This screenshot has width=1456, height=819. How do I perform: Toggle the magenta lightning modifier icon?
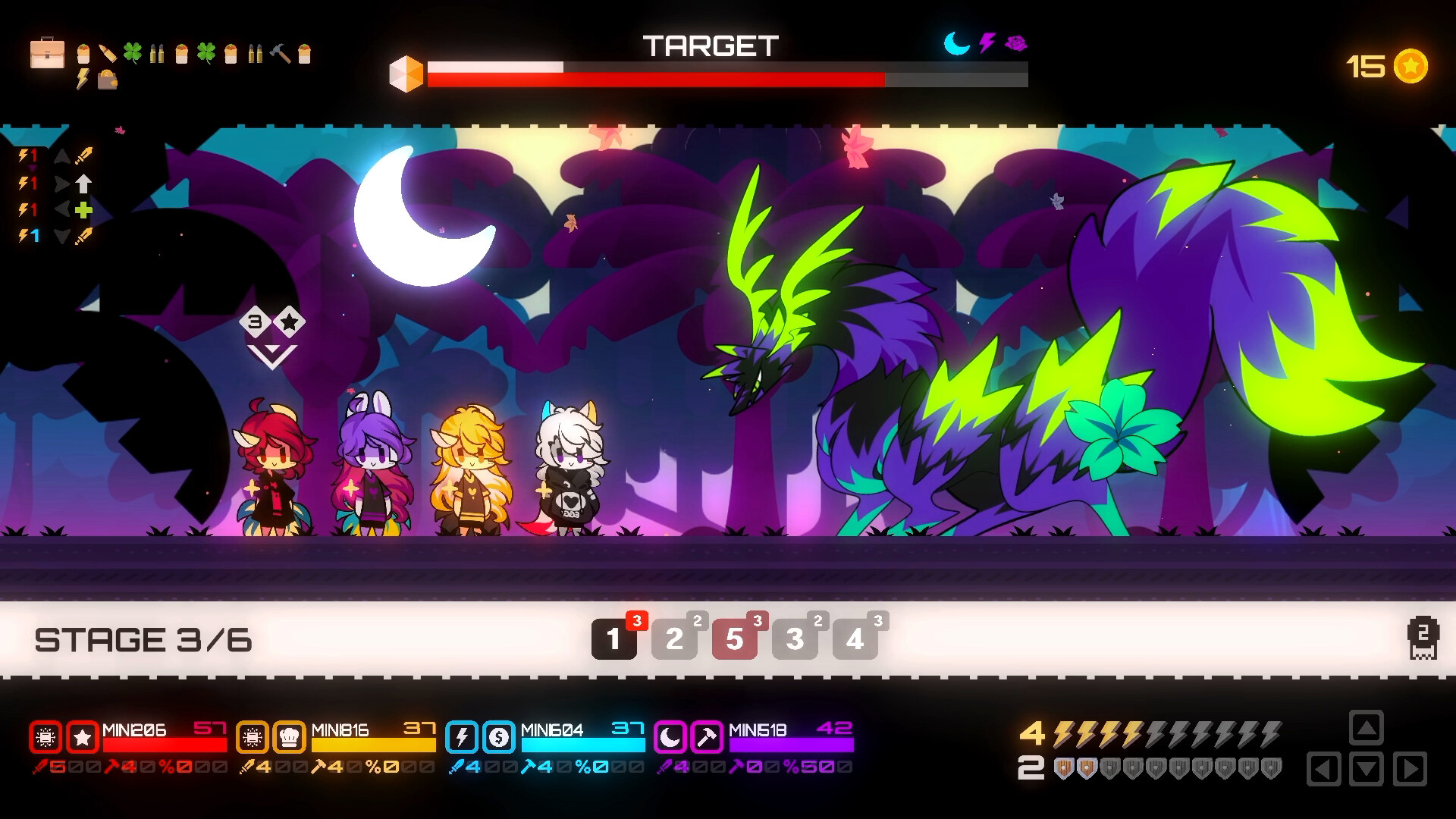(x=987, y=43)
